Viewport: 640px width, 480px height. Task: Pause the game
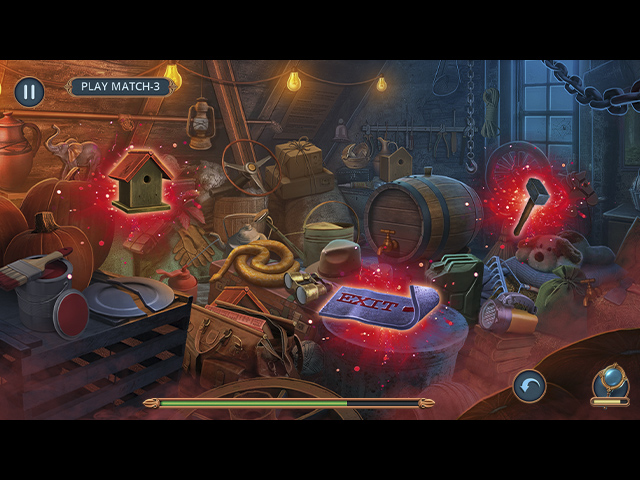coord(29,91)
